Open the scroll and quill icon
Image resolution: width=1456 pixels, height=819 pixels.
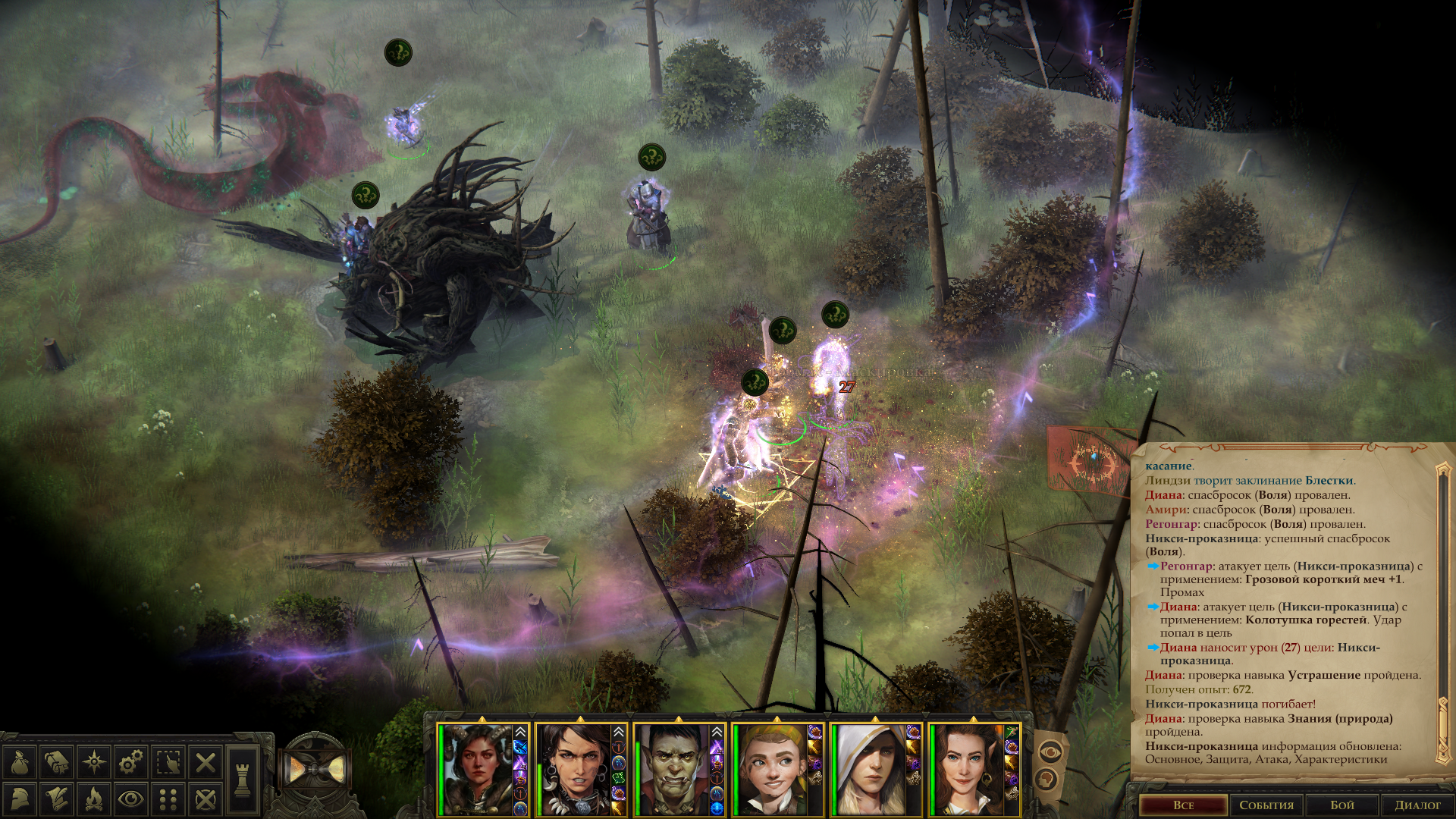pyautogui.click(x=57, y=799)
